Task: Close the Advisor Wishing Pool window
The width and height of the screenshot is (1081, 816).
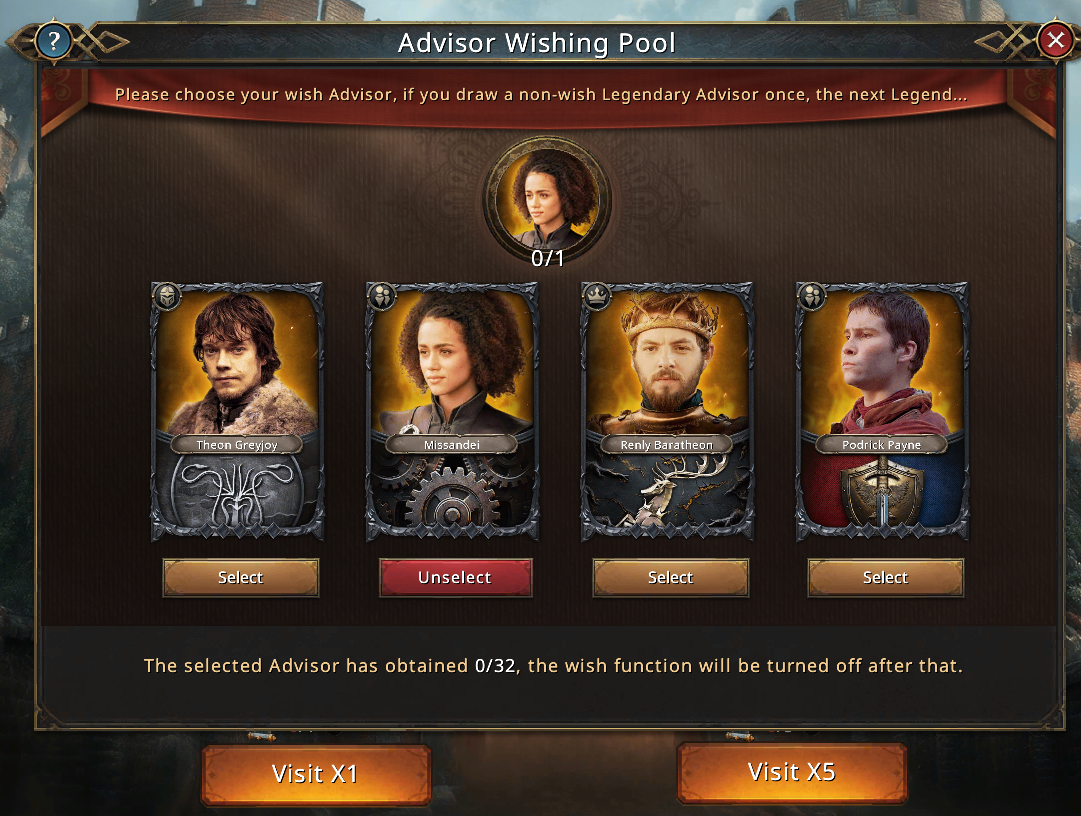Action: 1054,41
